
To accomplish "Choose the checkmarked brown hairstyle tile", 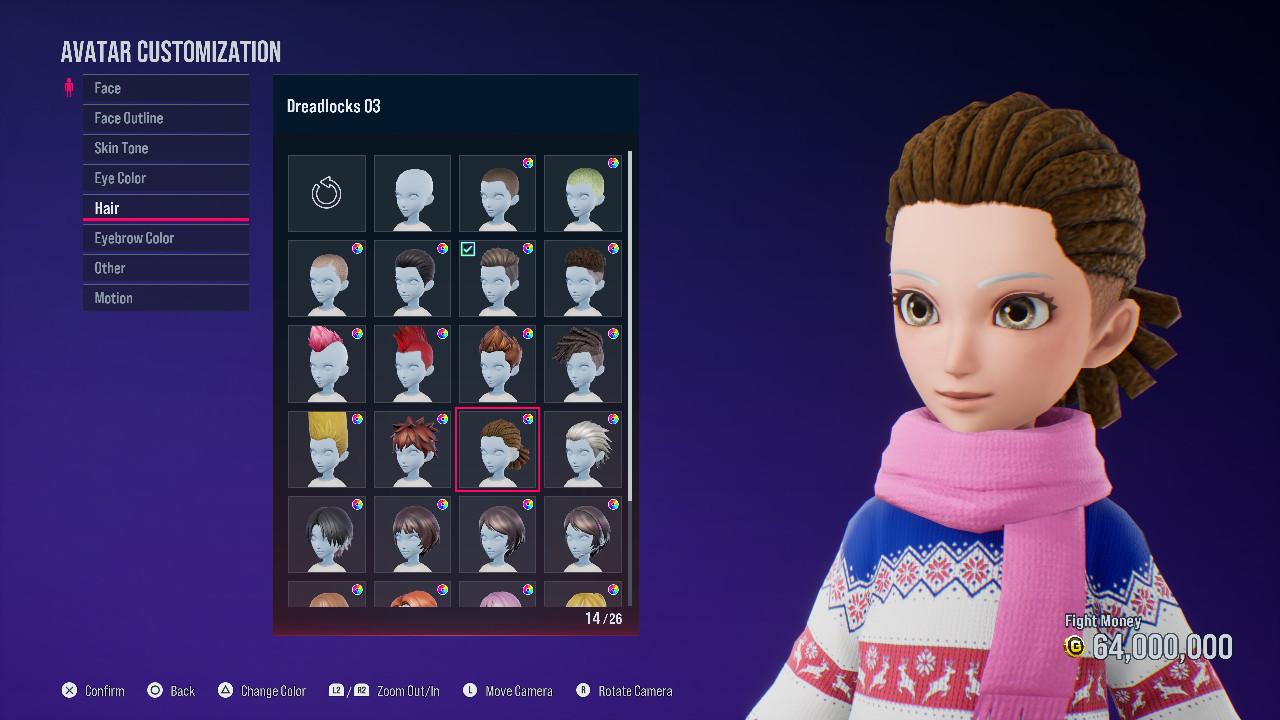I will click(498, 278).
